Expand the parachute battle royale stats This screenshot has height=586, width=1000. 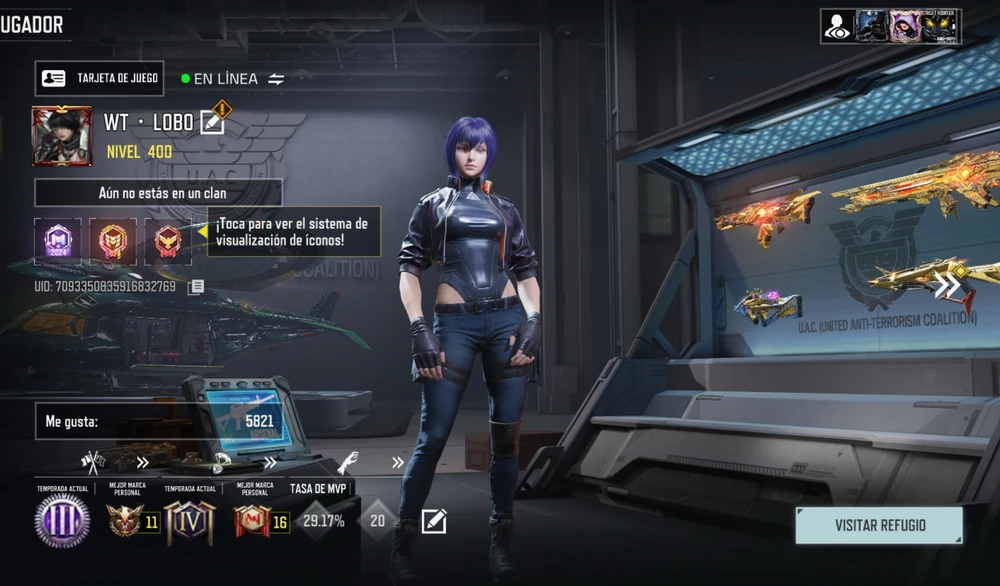coord(270,462)
